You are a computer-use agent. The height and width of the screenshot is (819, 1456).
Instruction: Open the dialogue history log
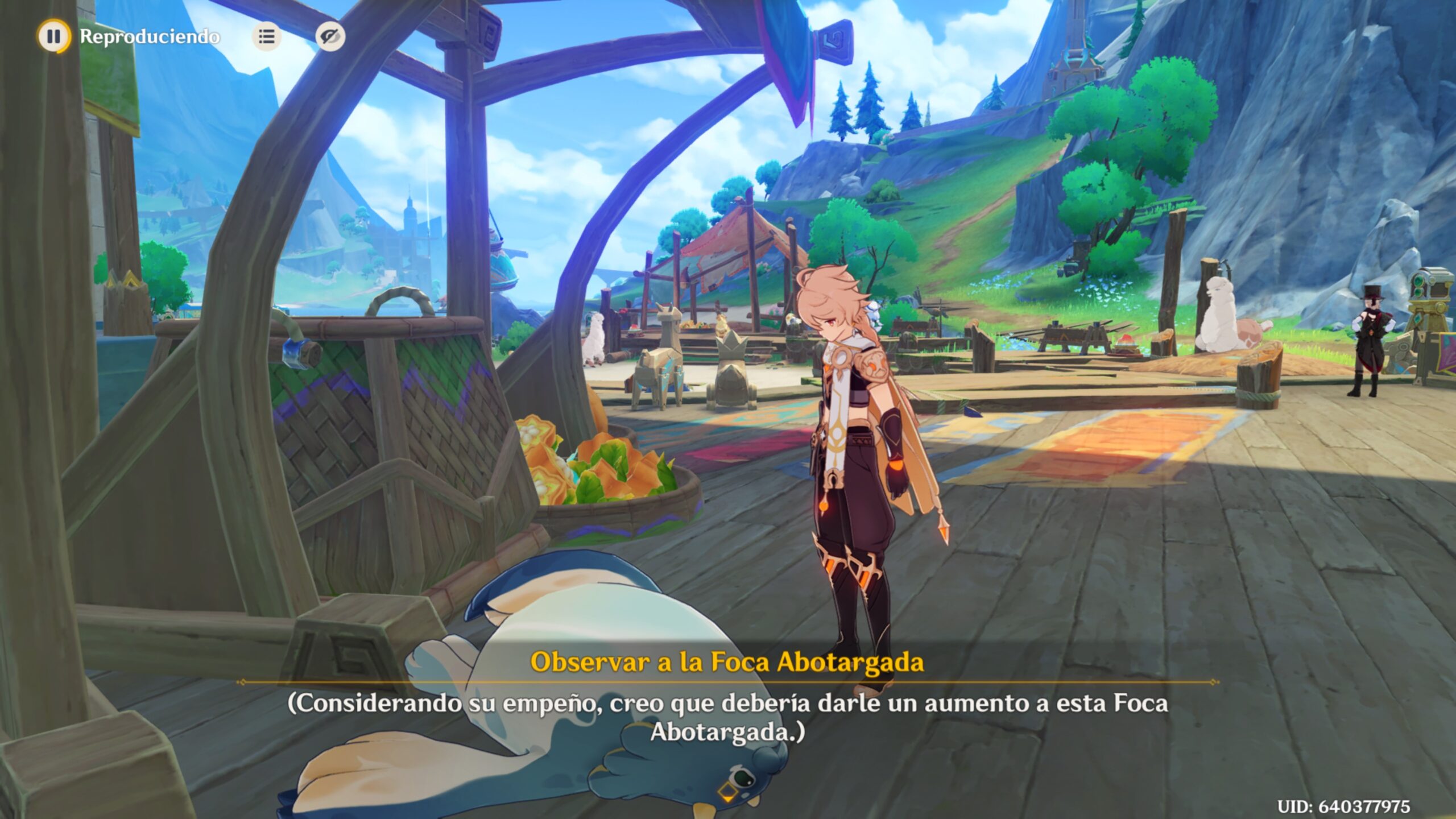(x=267, y=36)
